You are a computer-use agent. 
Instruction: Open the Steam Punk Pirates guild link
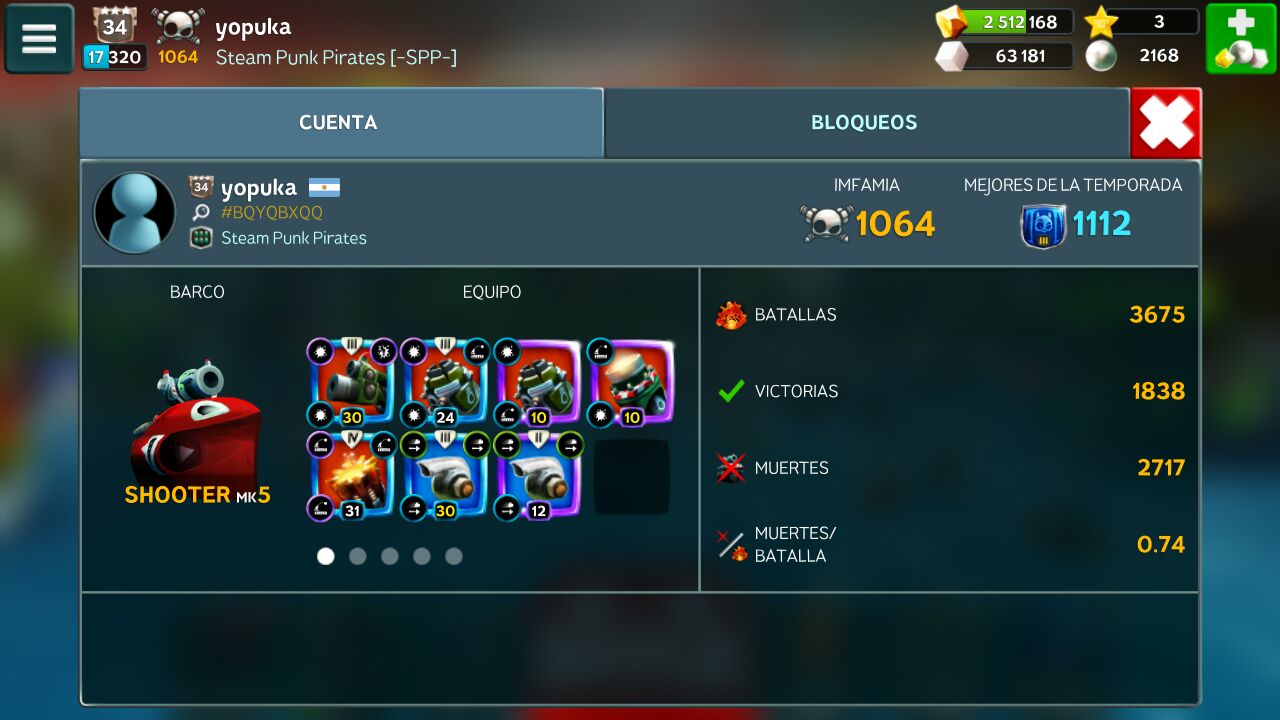click(x=293, y=238)
